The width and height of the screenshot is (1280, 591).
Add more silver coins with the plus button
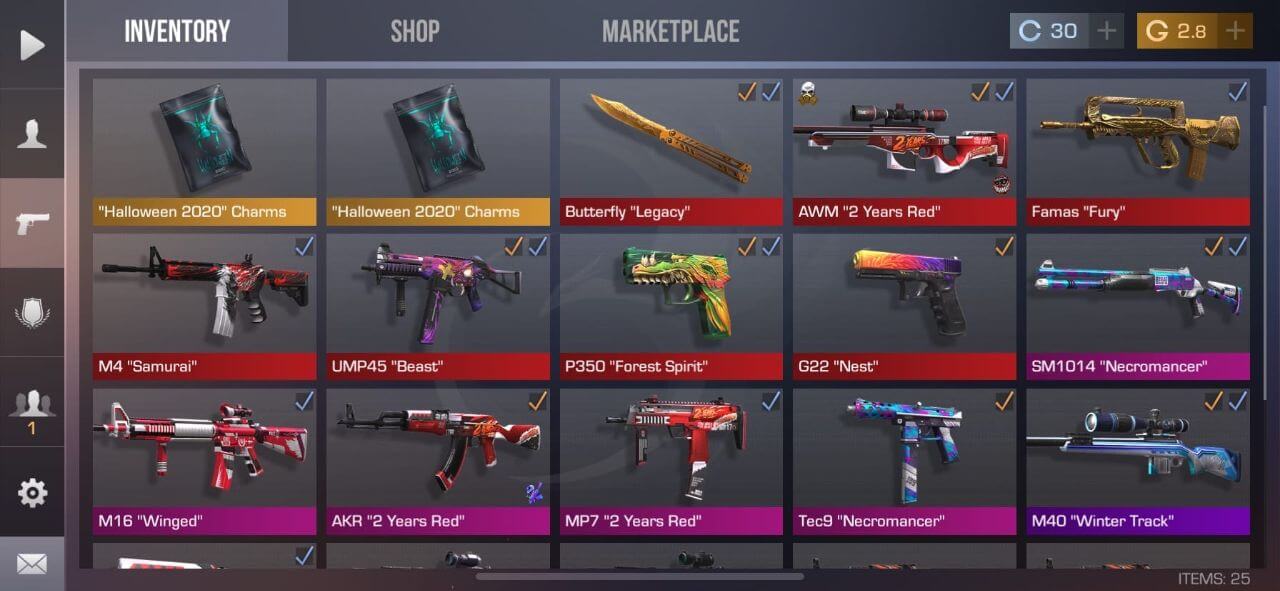[1106, 31]
